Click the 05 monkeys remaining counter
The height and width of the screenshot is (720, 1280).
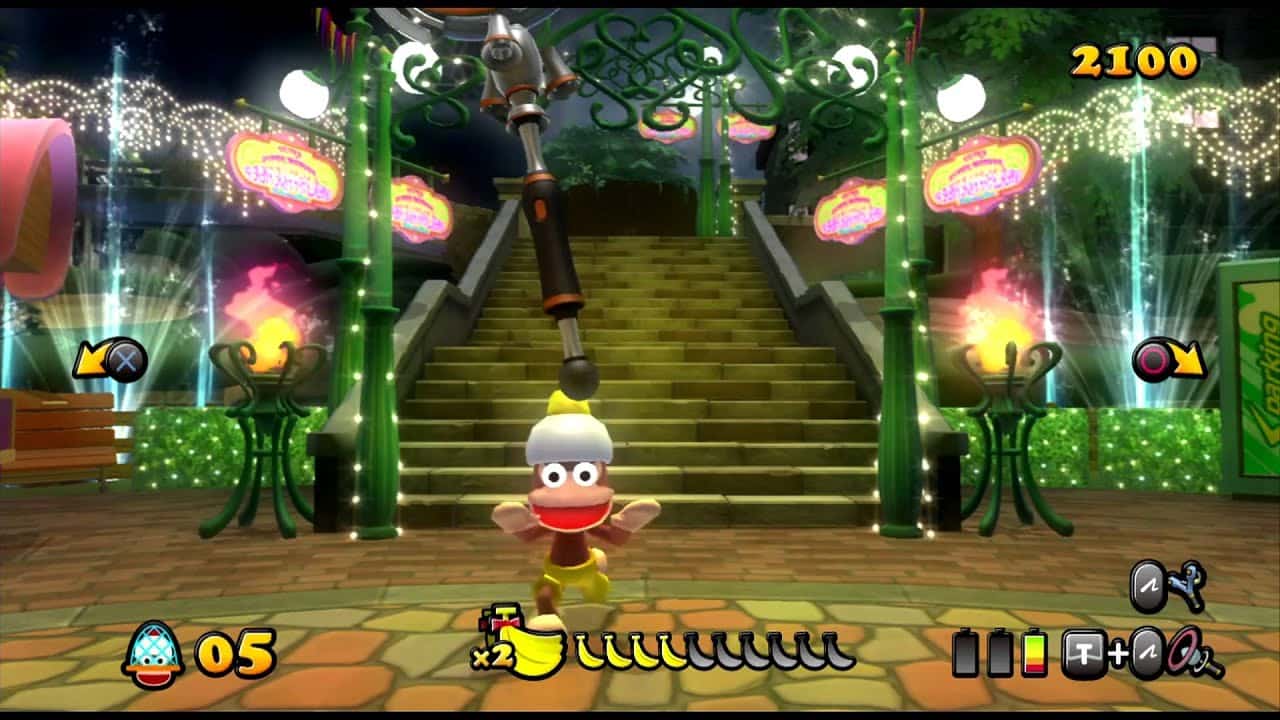(x=236, y=652)
